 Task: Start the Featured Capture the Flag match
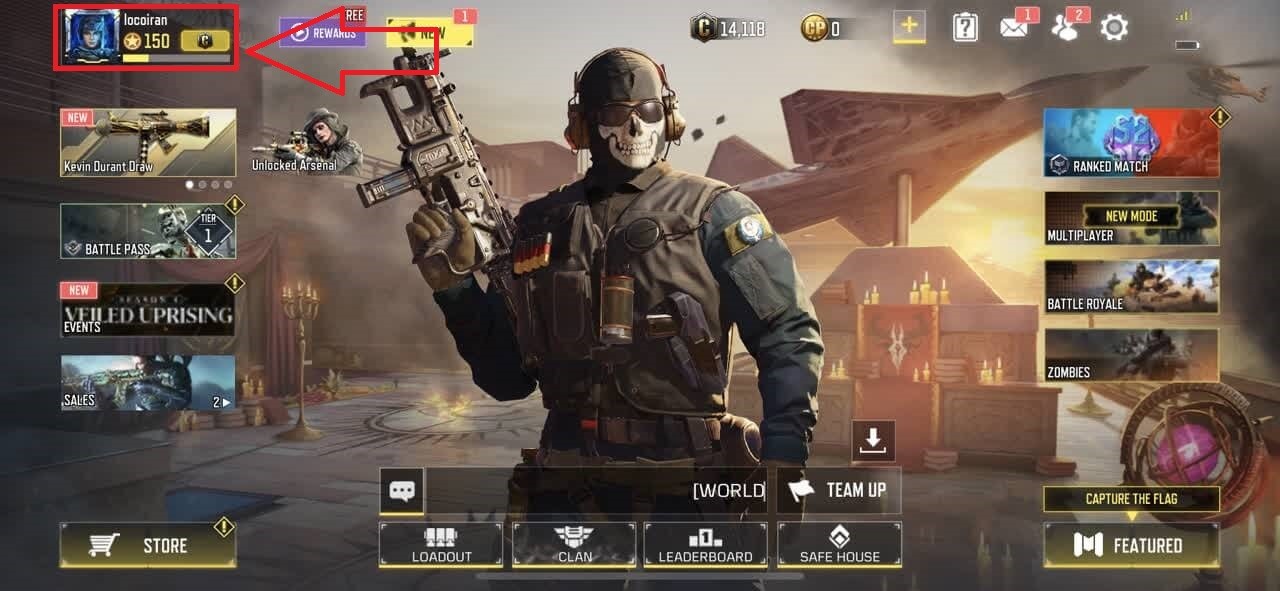(1131, 545)
